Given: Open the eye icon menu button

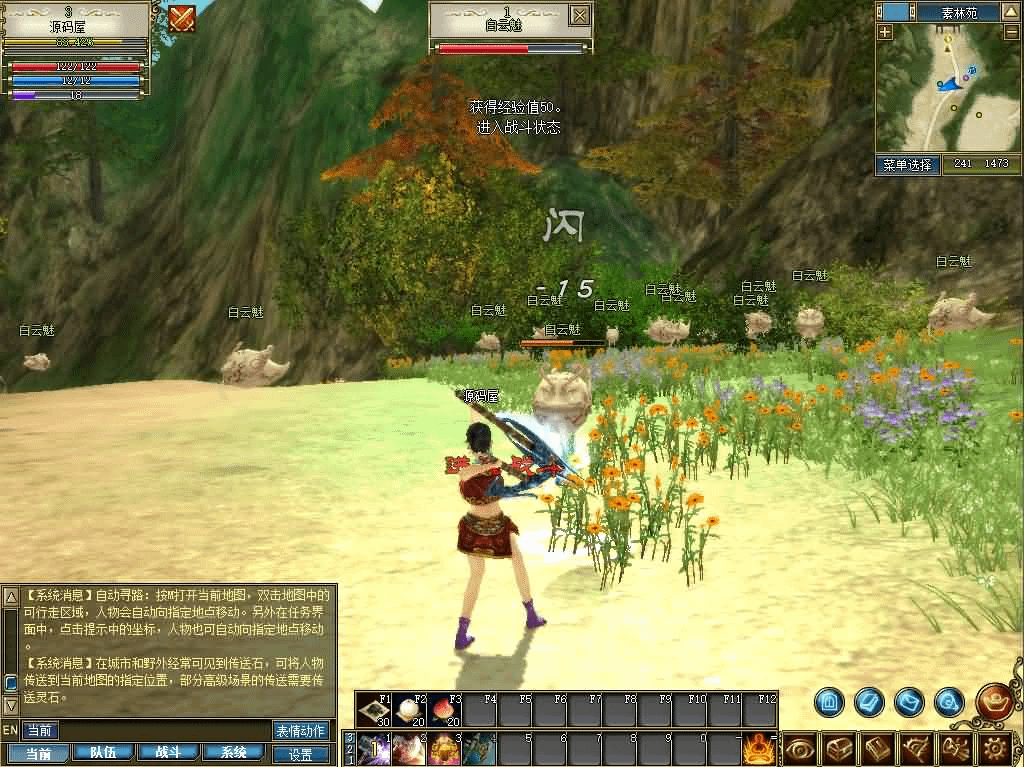Looking at the screenshot, I should (799, 748).
